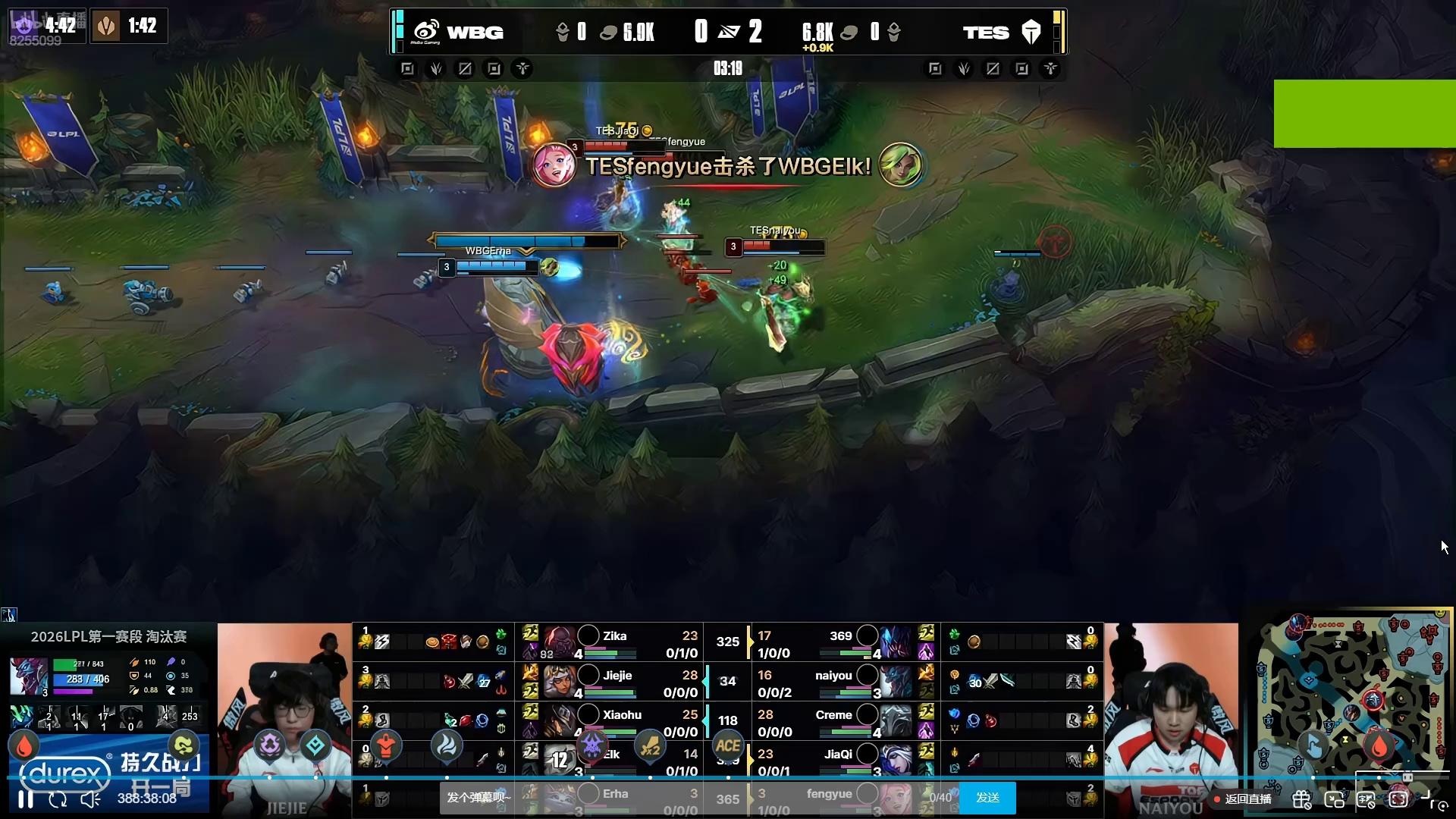The image size is (1456, 819).
Task: Click the TES team logo in the top bar
Action: (1031, 32)
